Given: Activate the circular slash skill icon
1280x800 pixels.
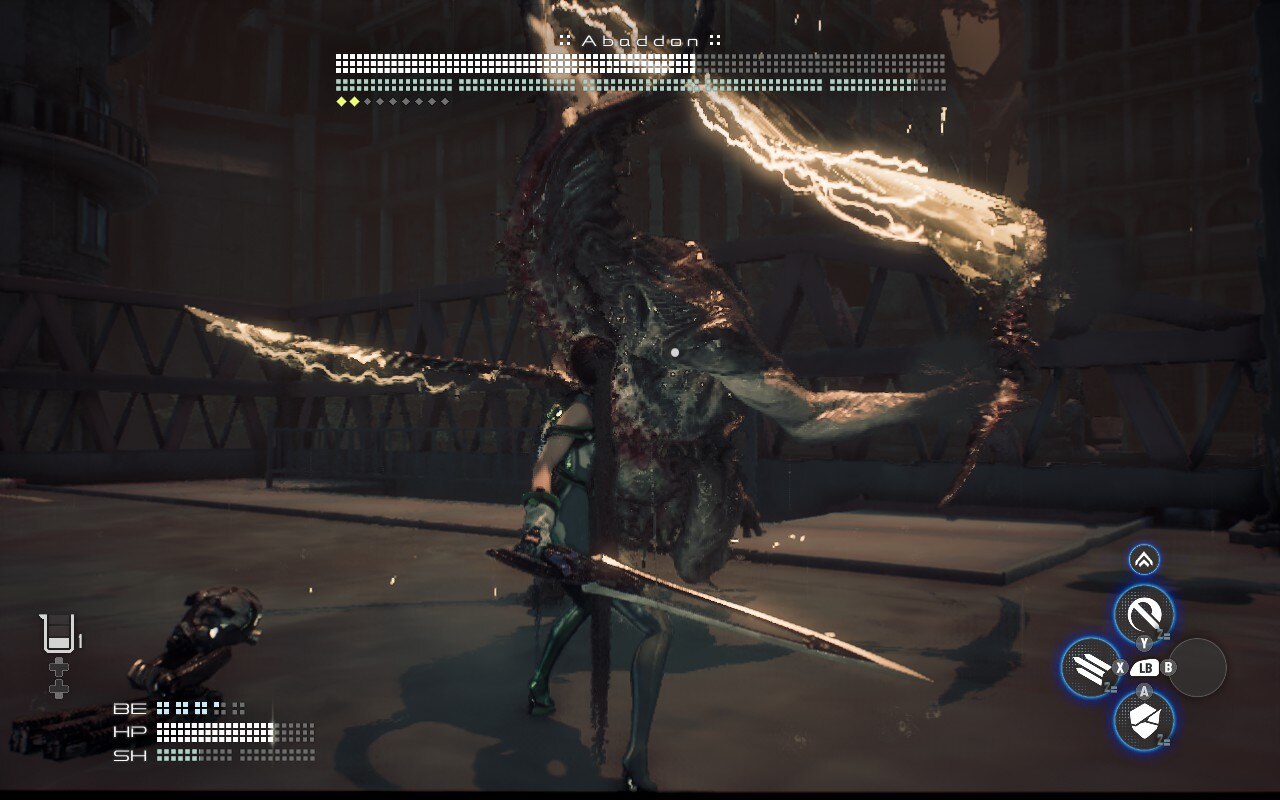Looking at the screenshot, I should 1144,613.
